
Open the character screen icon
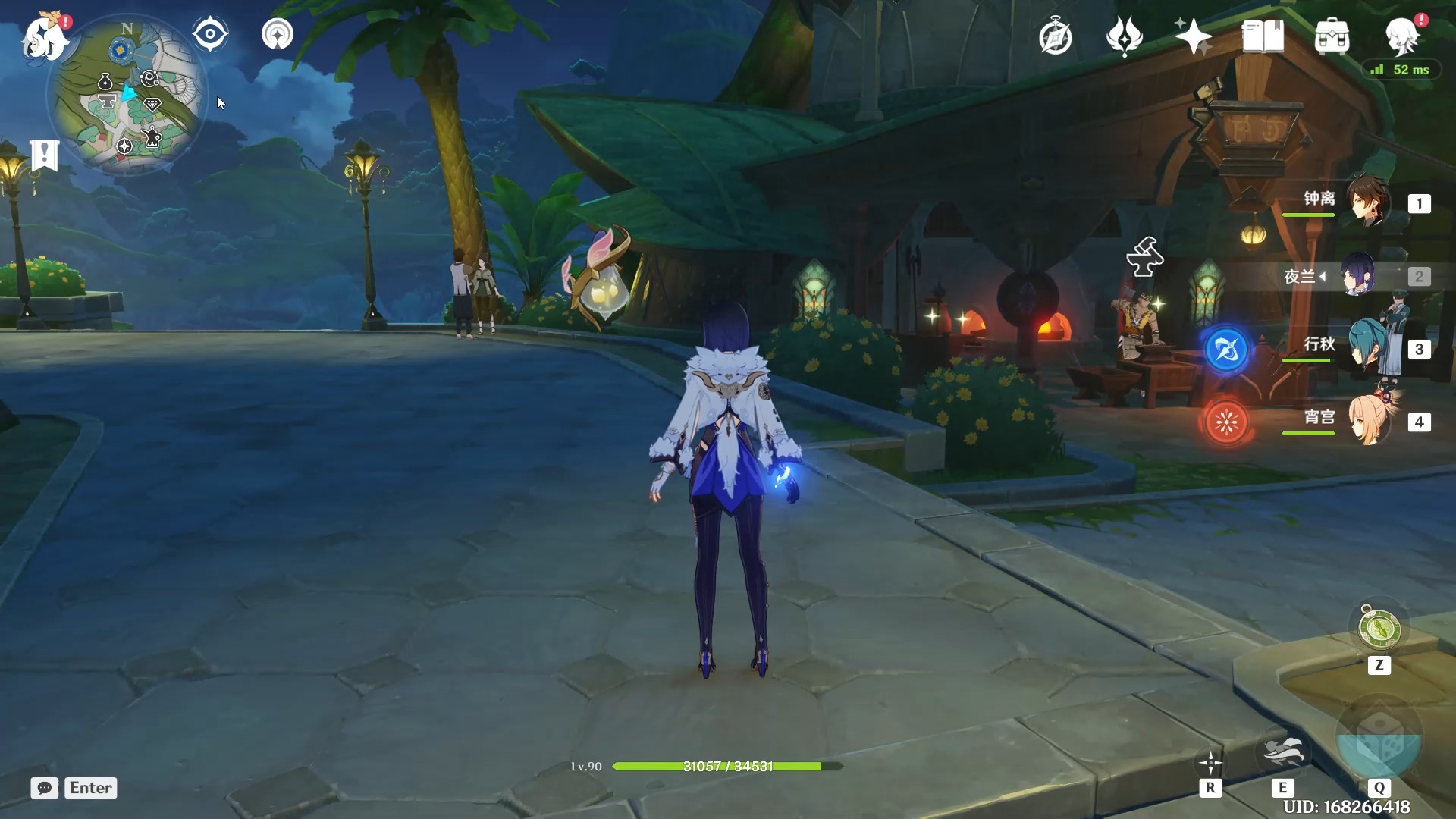(1401, 36)
